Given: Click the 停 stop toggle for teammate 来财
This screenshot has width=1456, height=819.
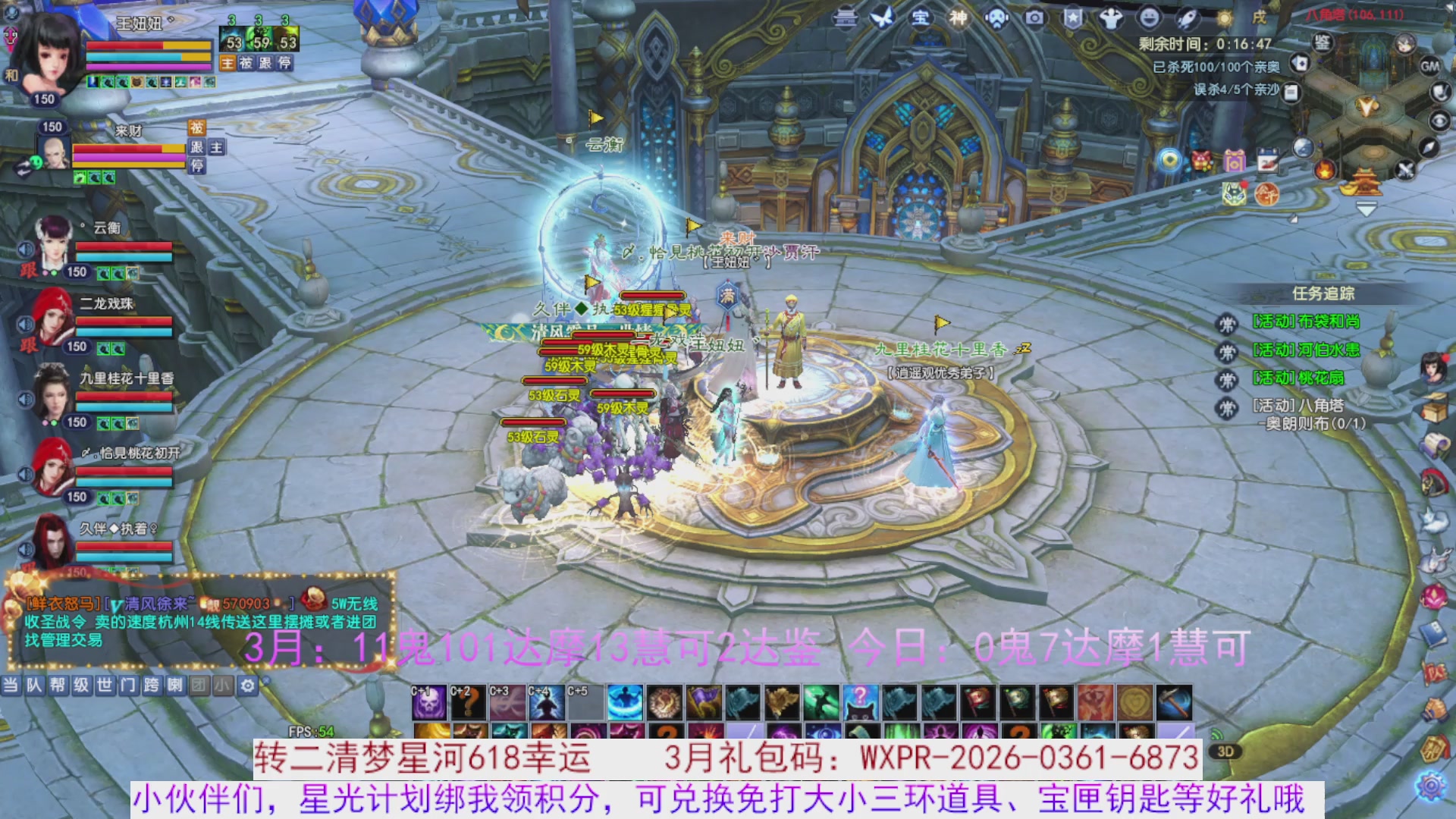Looking at the screenshot, I should [197, 166].
